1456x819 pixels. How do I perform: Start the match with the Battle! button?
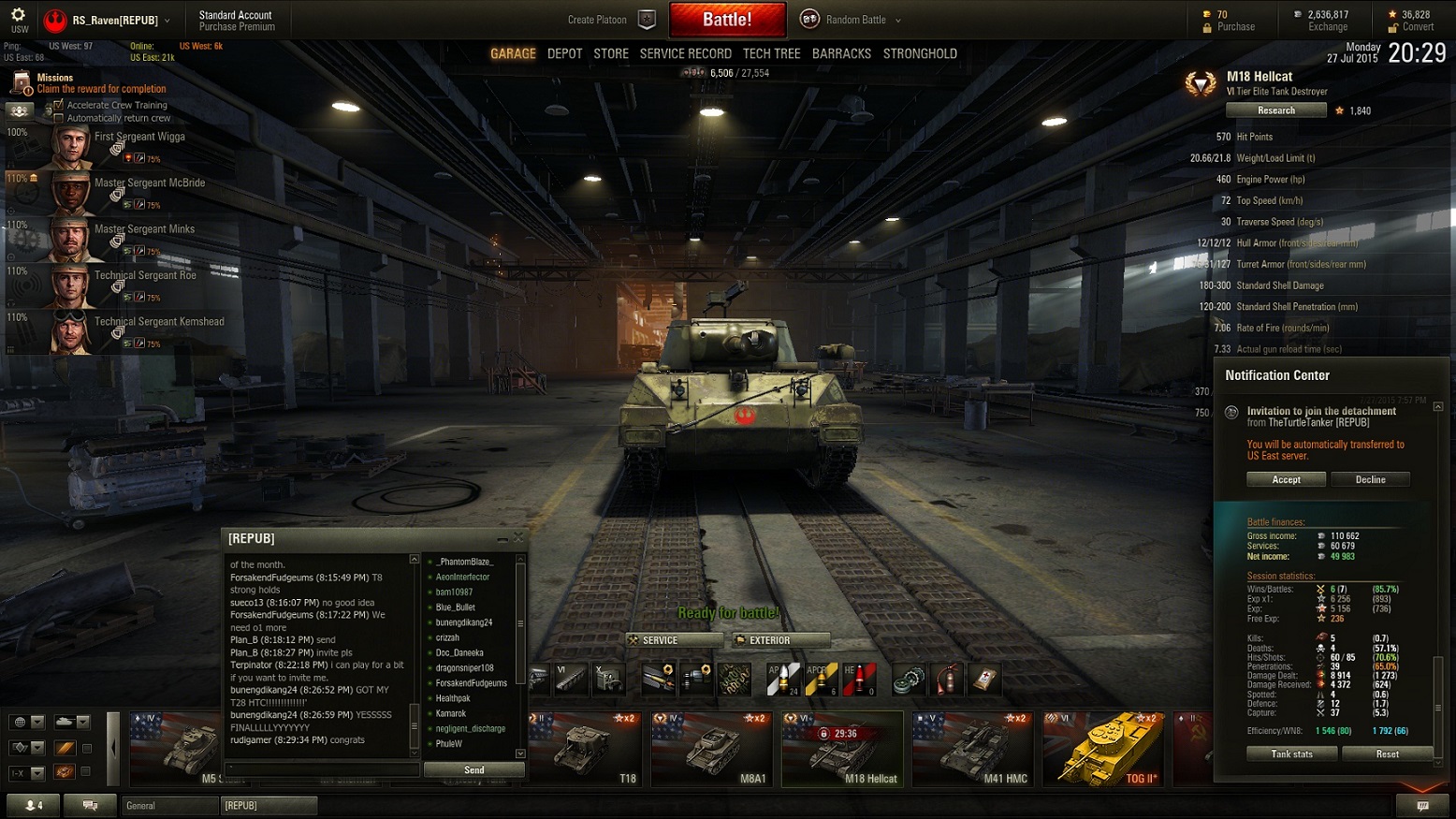pyautogui.click(x=727, y=20)
